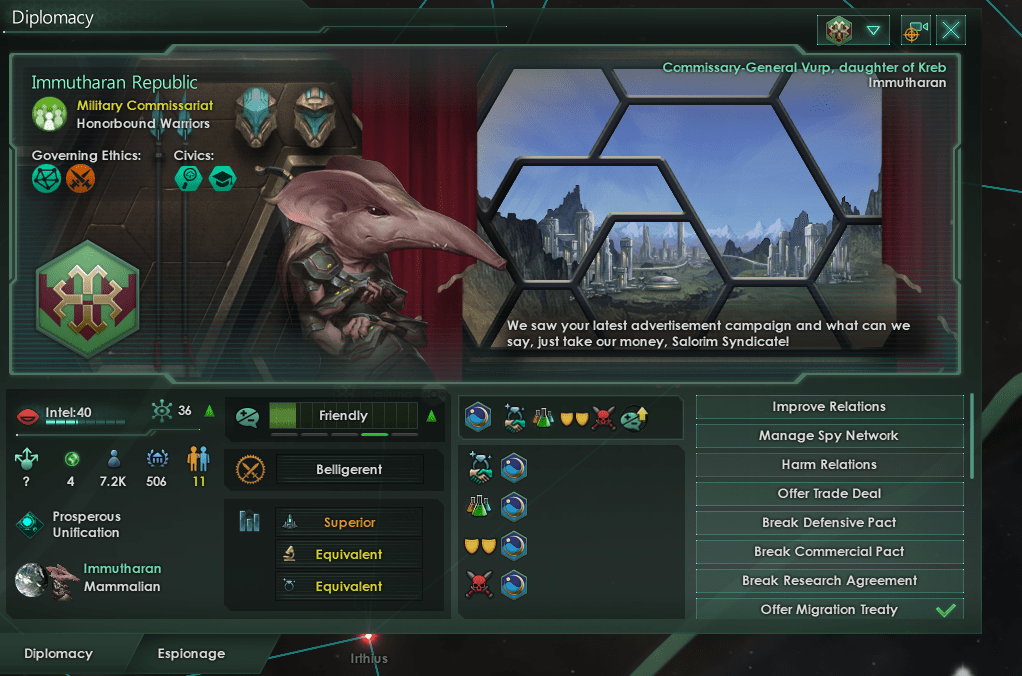Screen dimensions: 1022x676
Task: Break the Research Agreement
Action: 829,581
